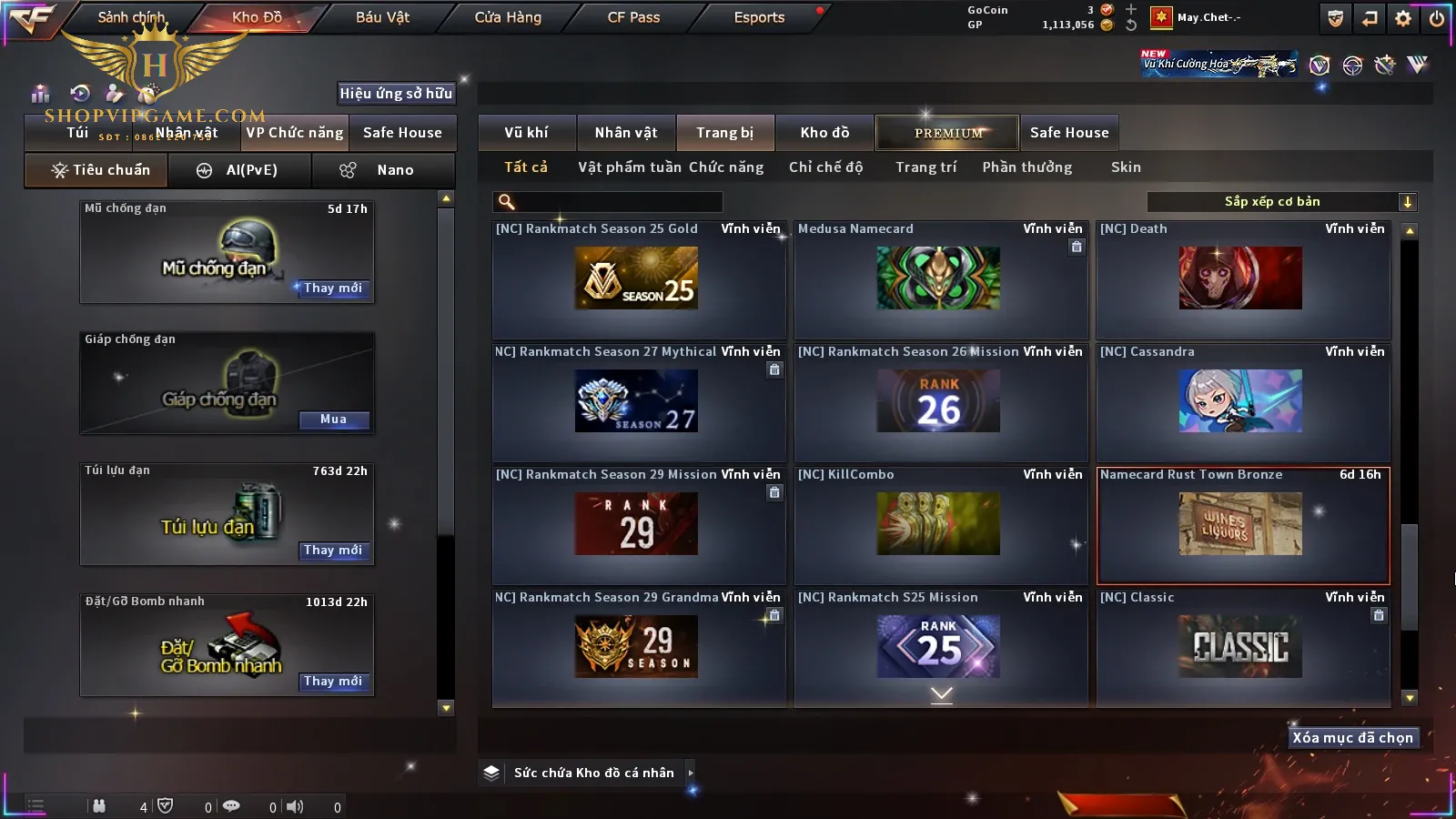The image size is (1456, 819).
Task: Show the Skin sub-category
Action: coord(1126,167)
